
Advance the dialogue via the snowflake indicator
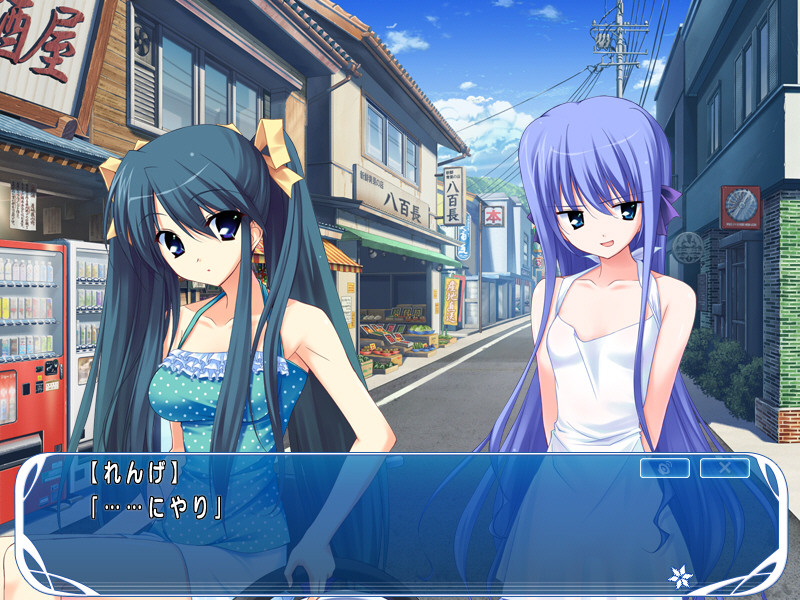click(x=680, y=577)
